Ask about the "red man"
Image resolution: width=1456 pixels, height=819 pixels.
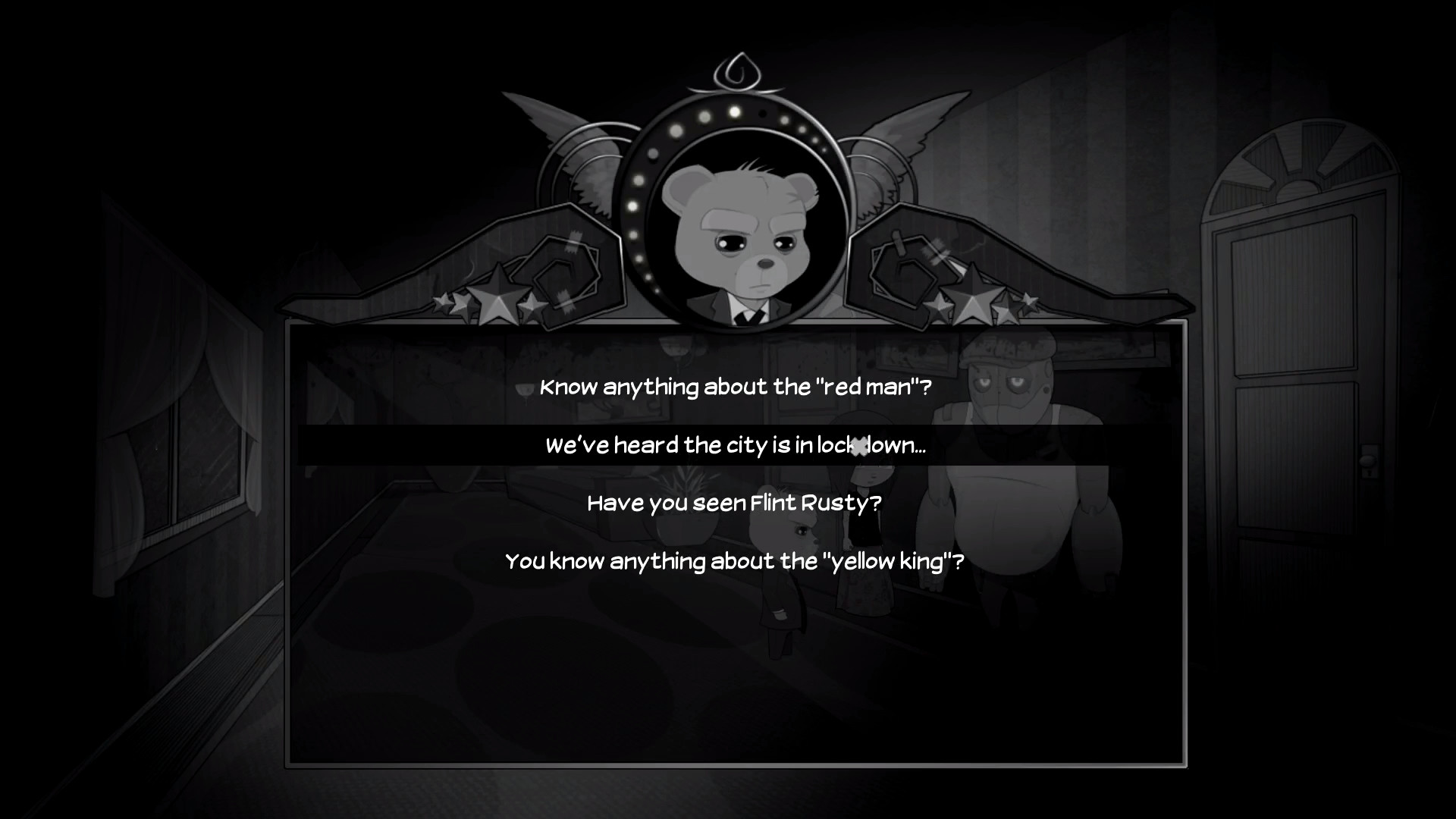pos(735,387)
